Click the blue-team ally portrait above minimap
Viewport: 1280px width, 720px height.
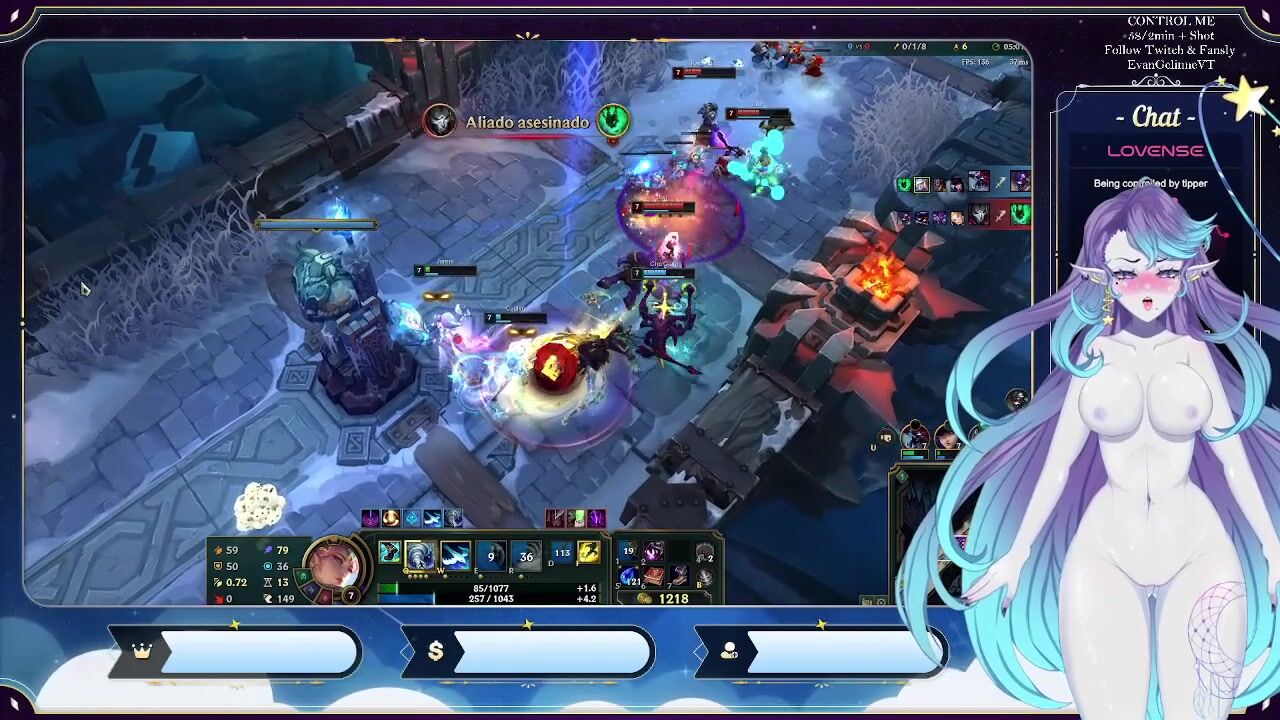(914, 437)
